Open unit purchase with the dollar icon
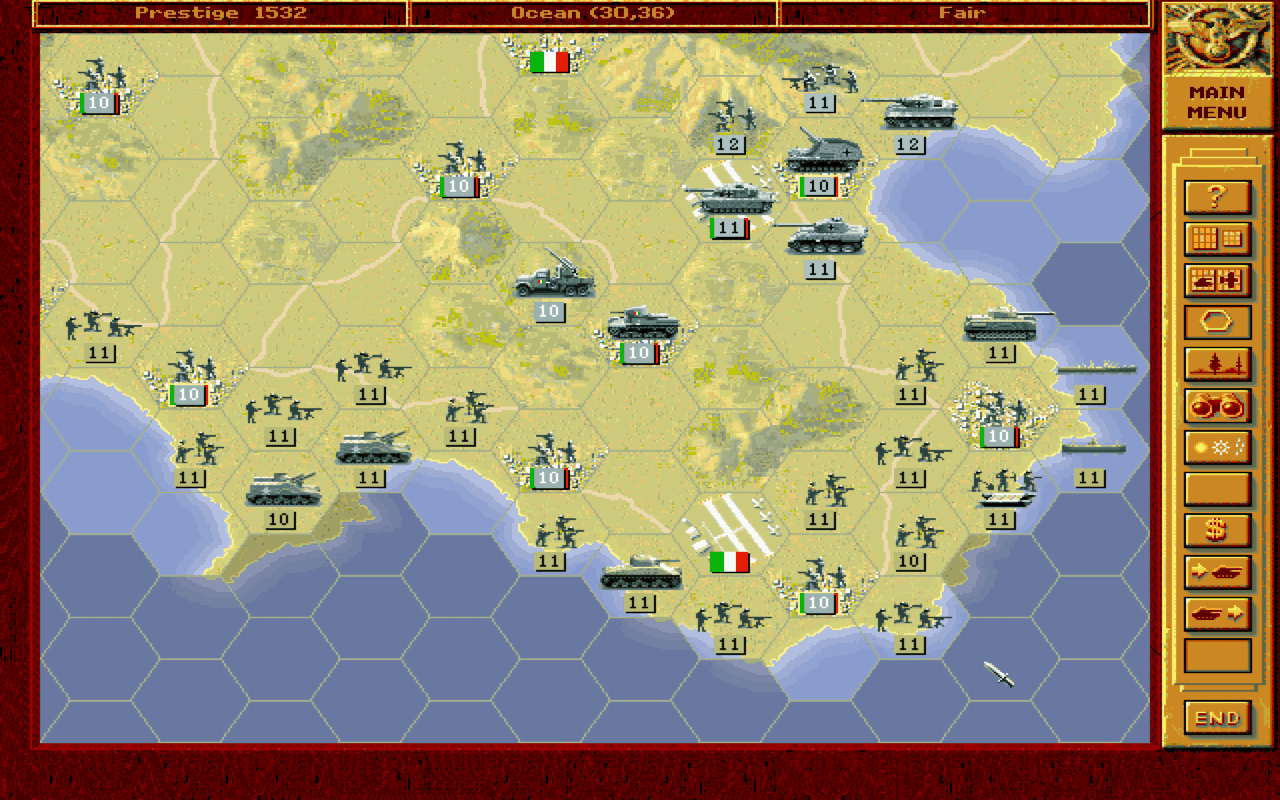This screenshot has height=800, width=1280. pos(1217,530)
